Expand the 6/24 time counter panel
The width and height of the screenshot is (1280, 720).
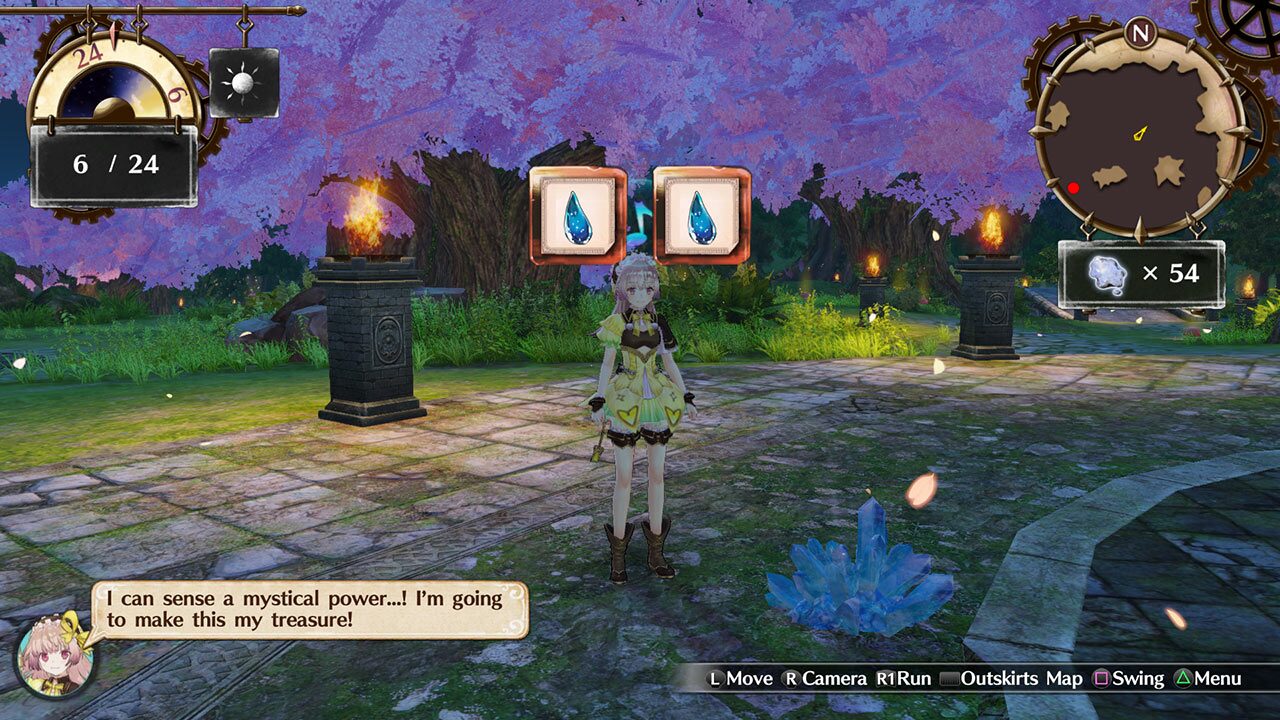pyautogui.click(x=113, y=164)
